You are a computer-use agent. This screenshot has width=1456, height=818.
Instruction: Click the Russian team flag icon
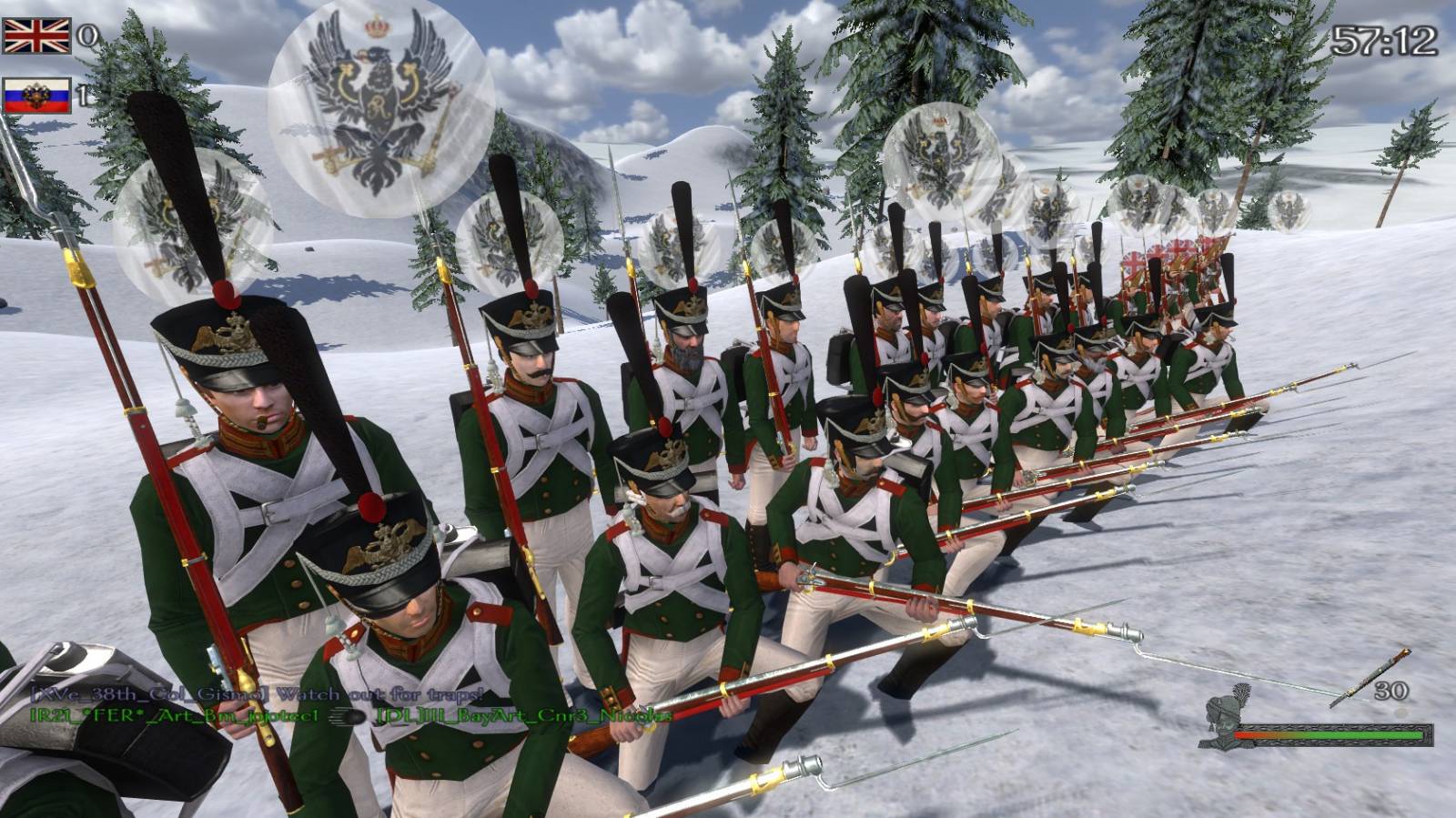pos(36,96)
